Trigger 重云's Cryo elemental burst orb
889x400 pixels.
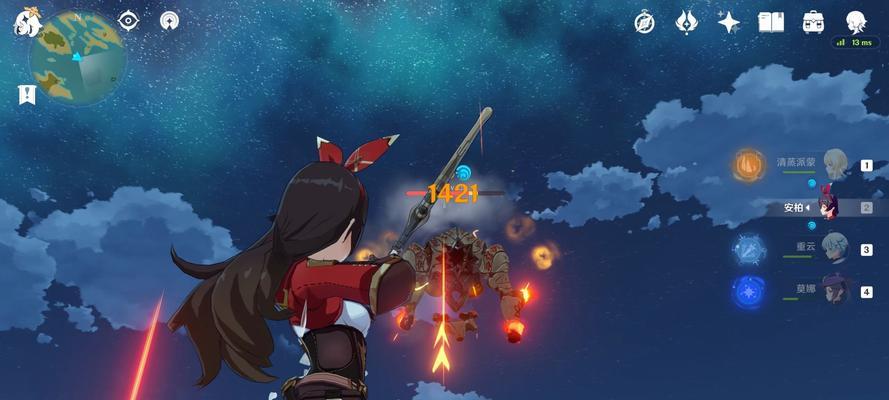(748, 249)
